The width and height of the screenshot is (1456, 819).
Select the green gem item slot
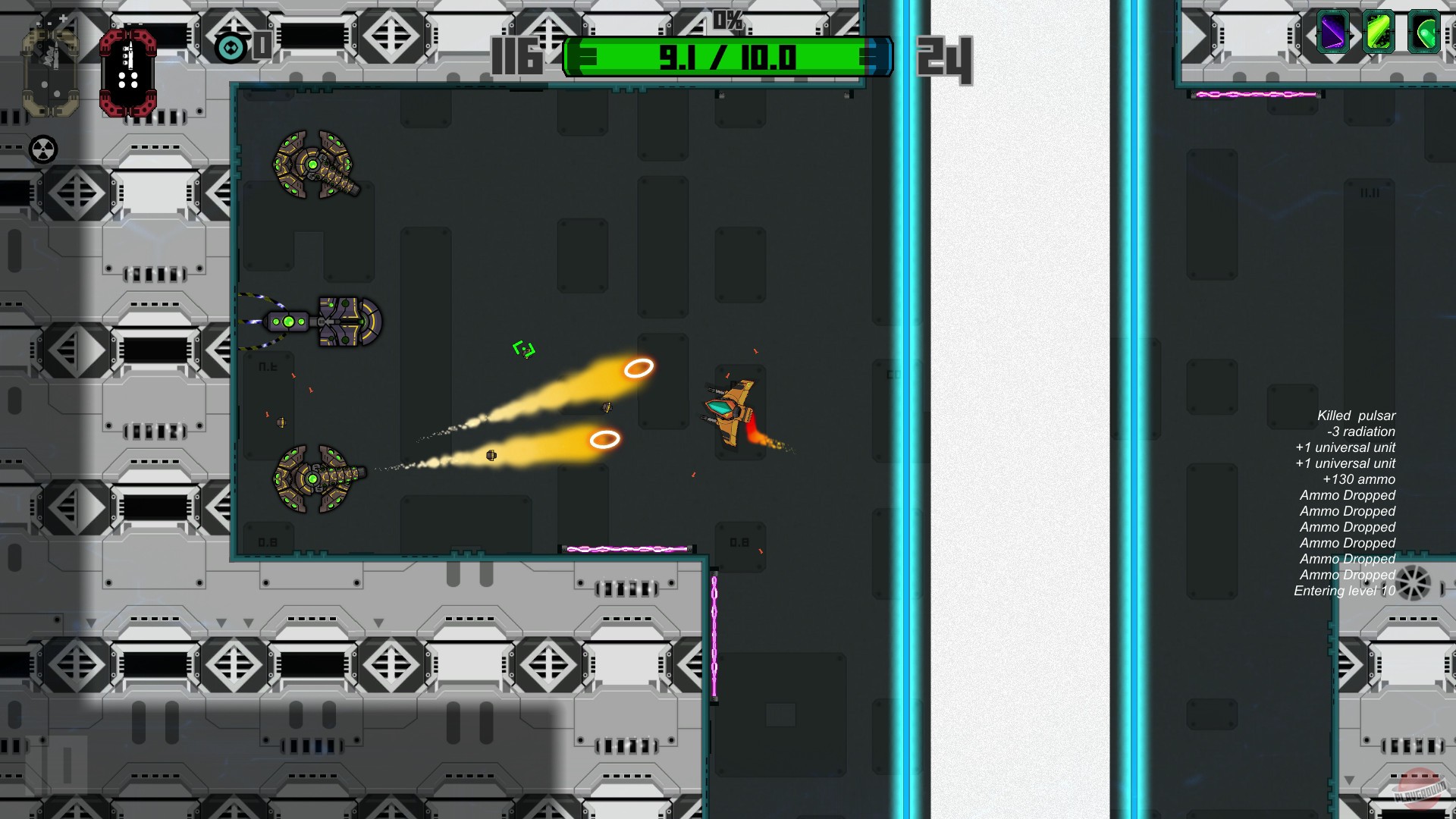1423,33
